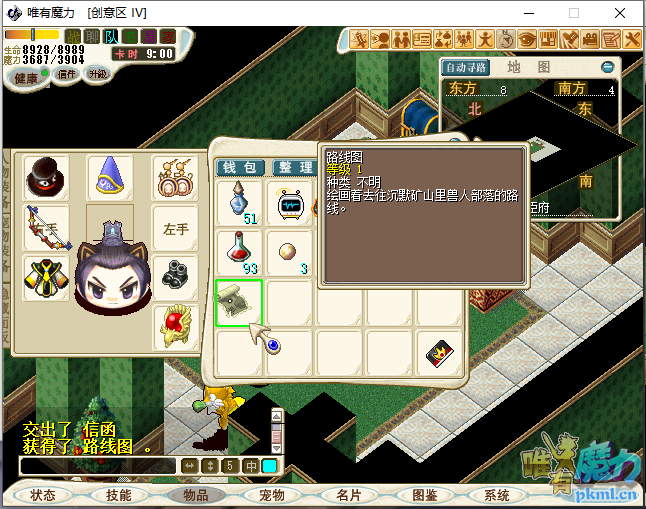Select the red potion stack of 93
Image resolution: width=646 pixels, height=509 pixels.
click(x=241, y=253)
